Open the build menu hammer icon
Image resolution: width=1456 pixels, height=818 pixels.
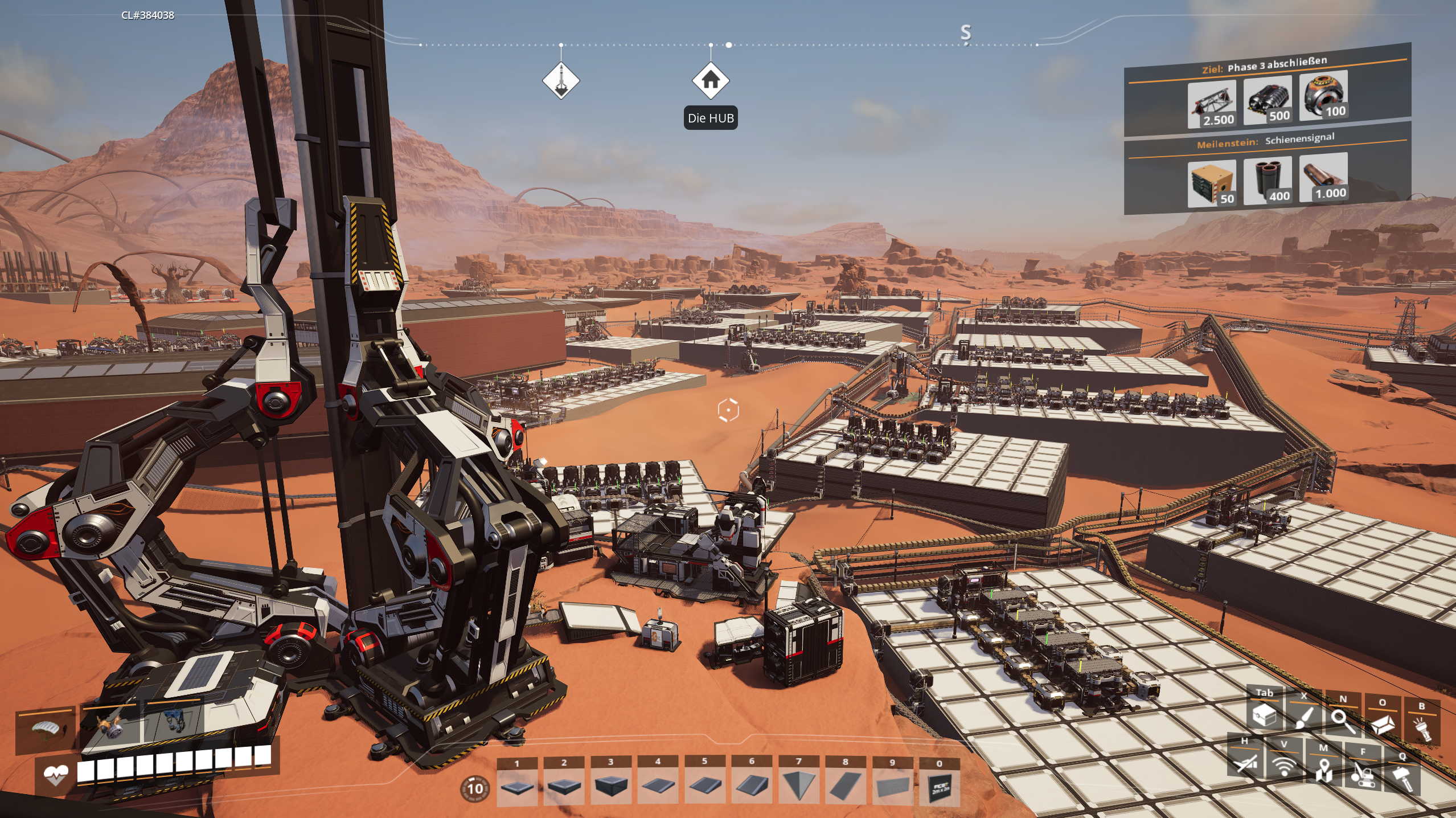1402,778
